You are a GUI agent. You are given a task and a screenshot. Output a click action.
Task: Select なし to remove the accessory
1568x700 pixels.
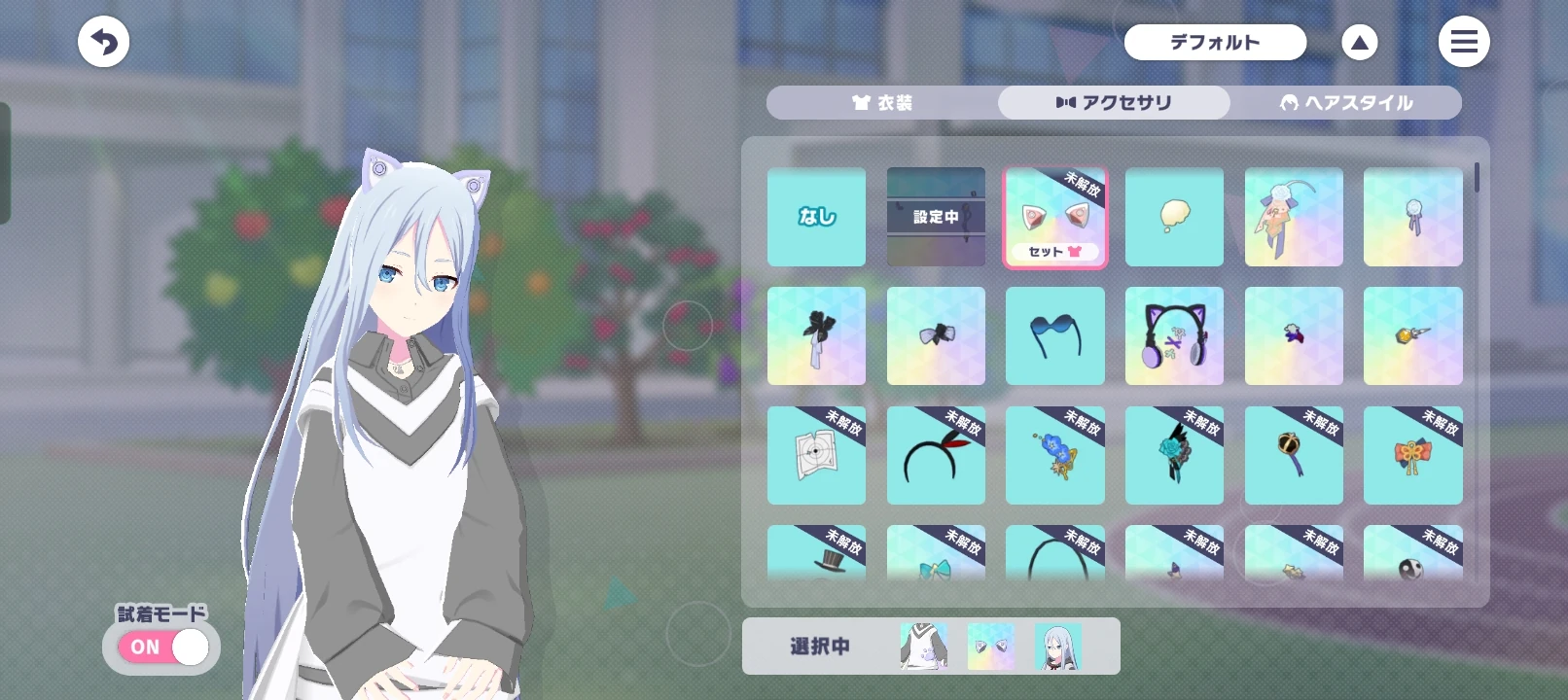pyautogui.click(x=816, y=216)
